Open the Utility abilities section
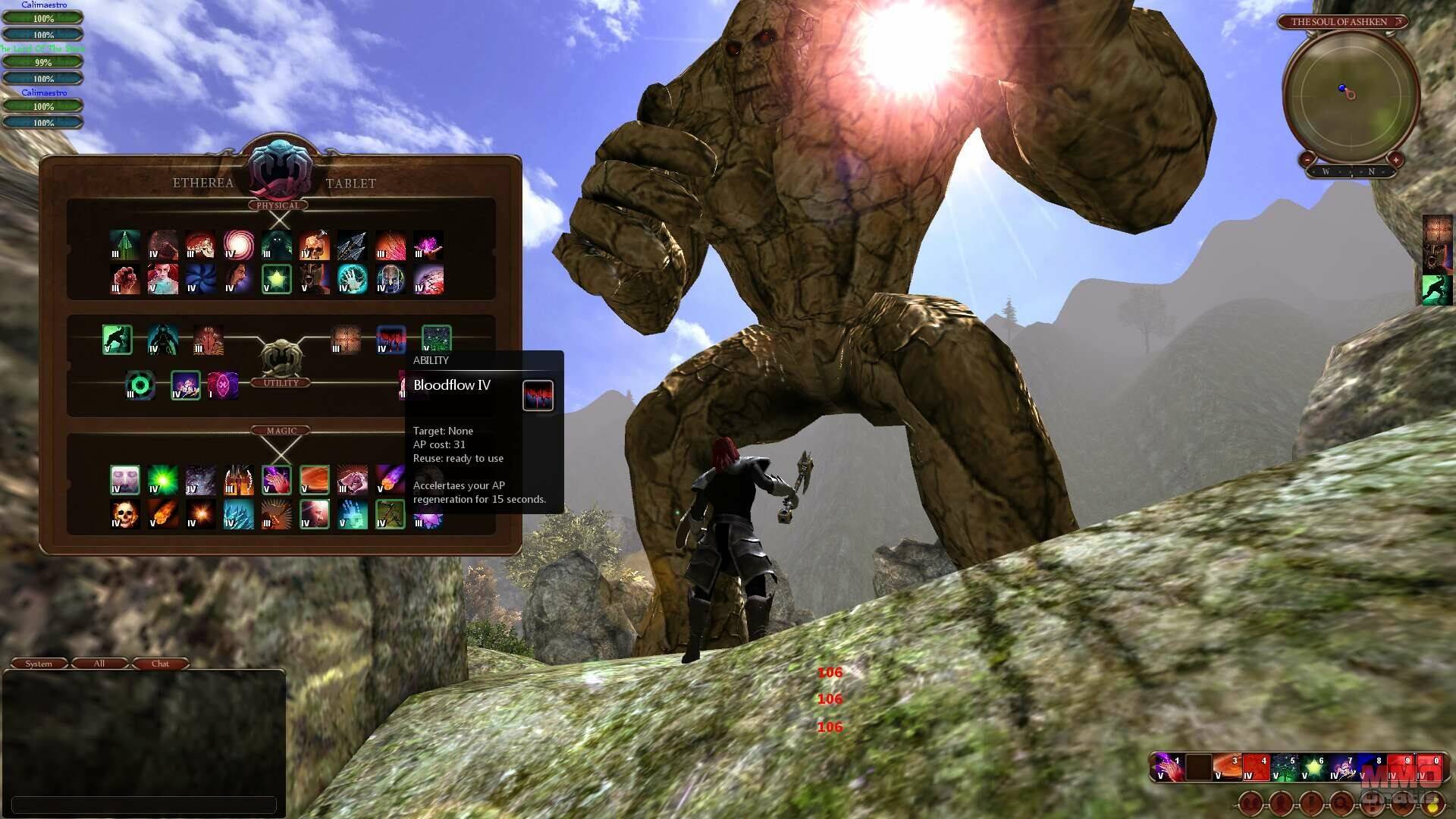Image resolution: width=1456 pixels, height=819 pixels. [x=281, y=383]
